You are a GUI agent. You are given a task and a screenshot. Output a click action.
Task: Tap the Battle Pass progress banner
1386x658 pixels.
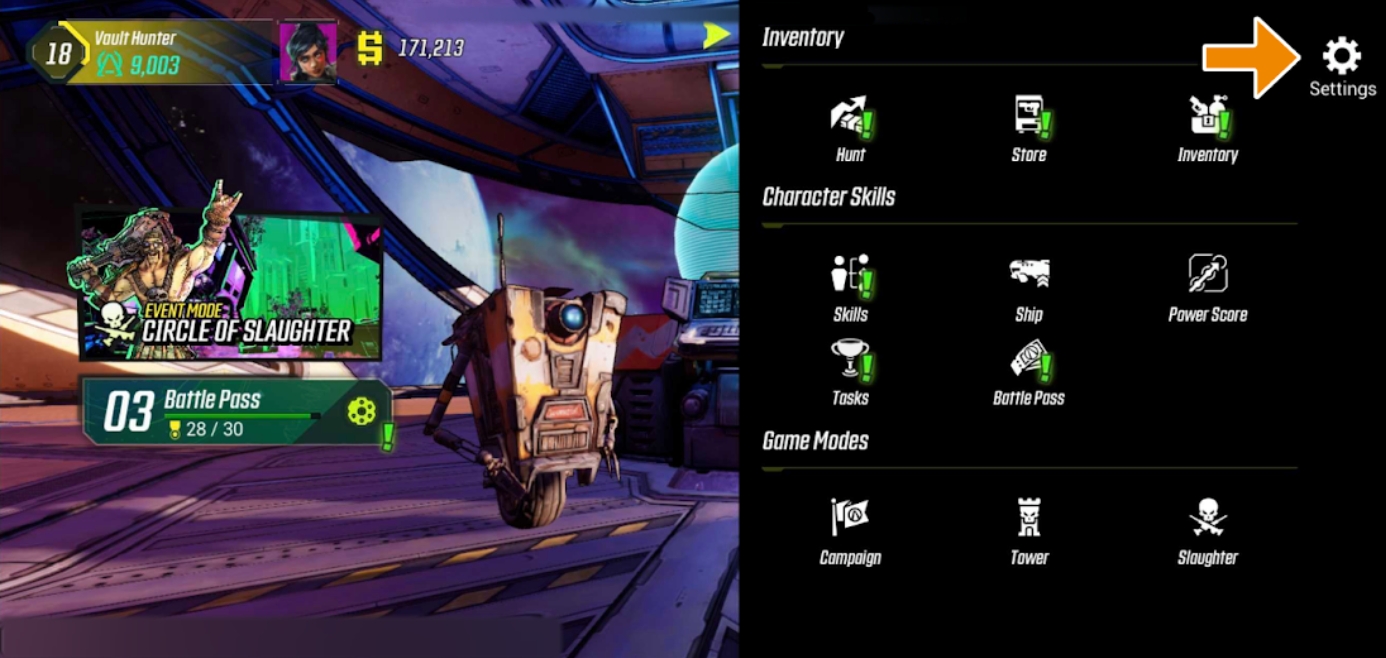click(x=236, y=412)
